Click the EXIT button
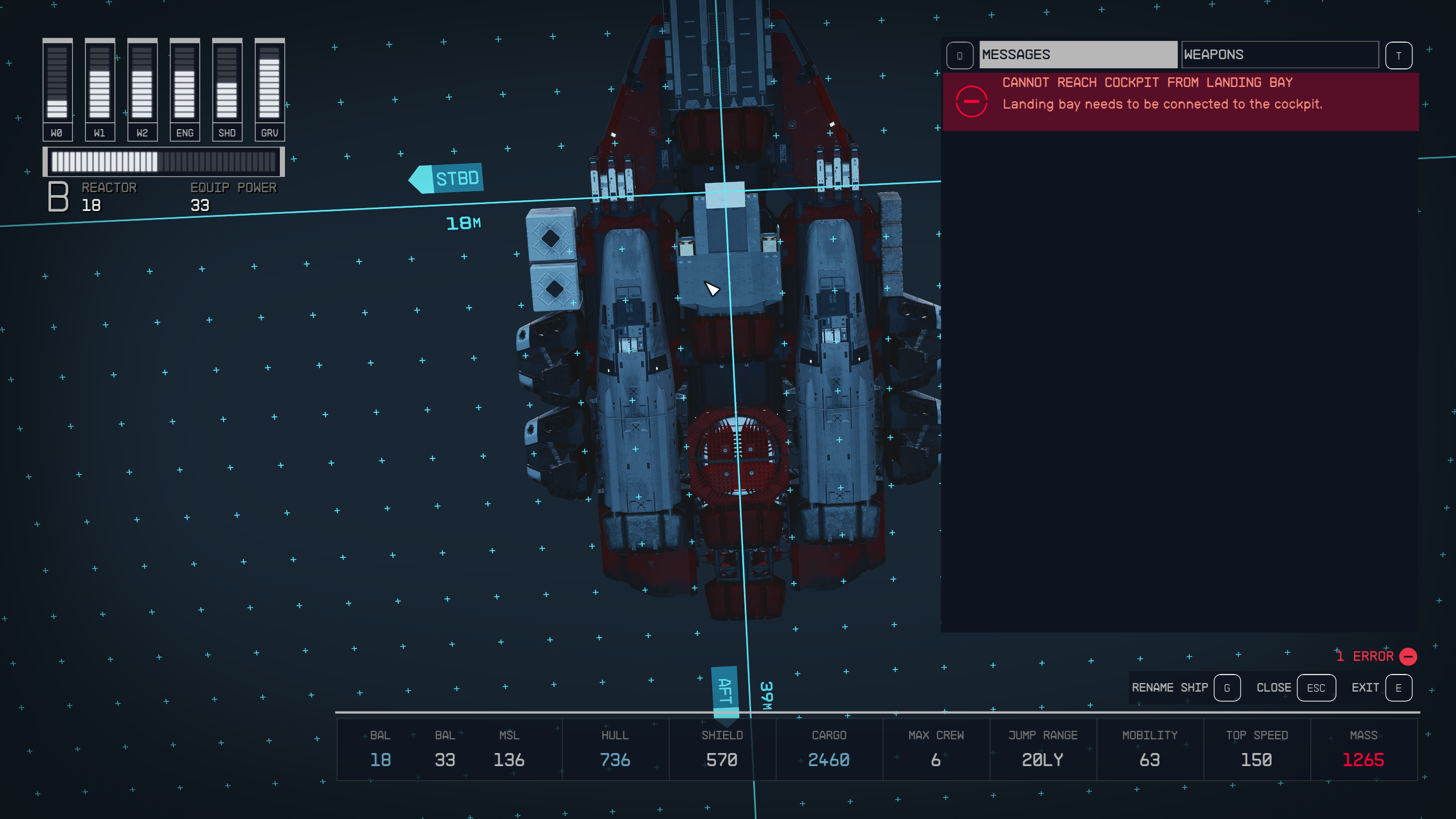Screen dimensions: 1456x819 pyautogui.click(x=1366, y=688)
